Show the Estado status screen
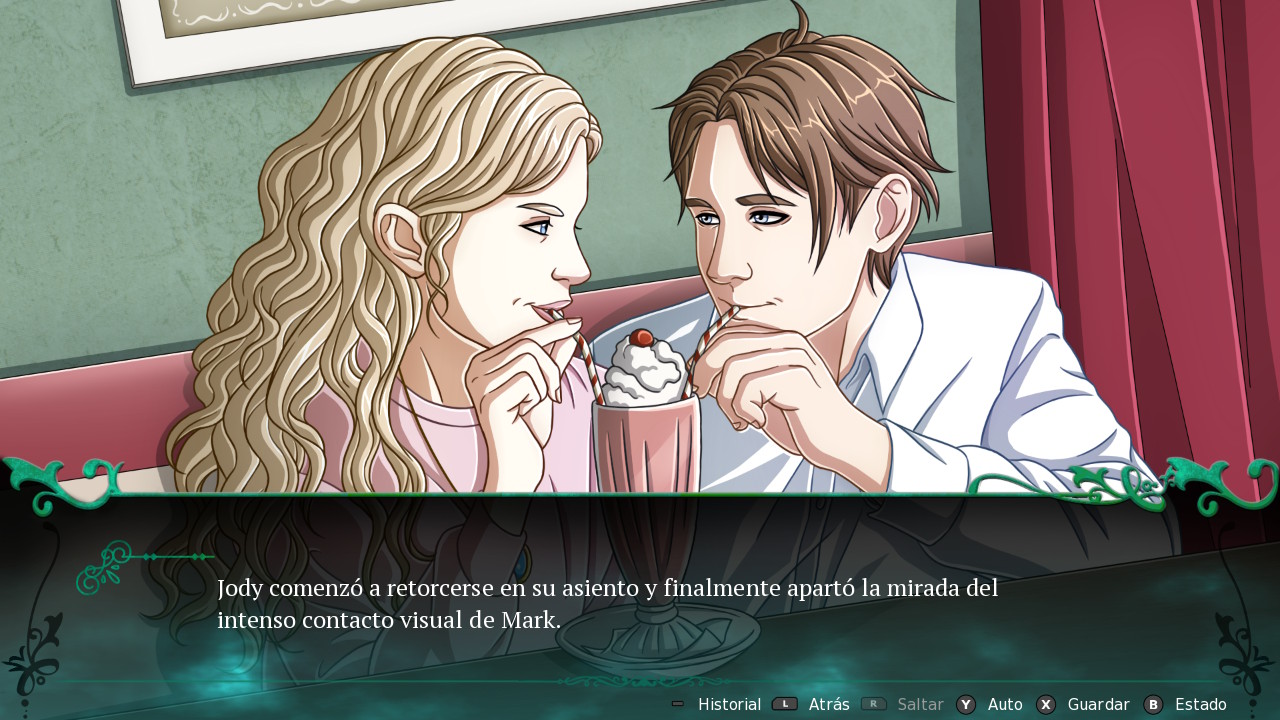The height and width of the screenshot is (720, 1280). click(x=1199, y=704)
